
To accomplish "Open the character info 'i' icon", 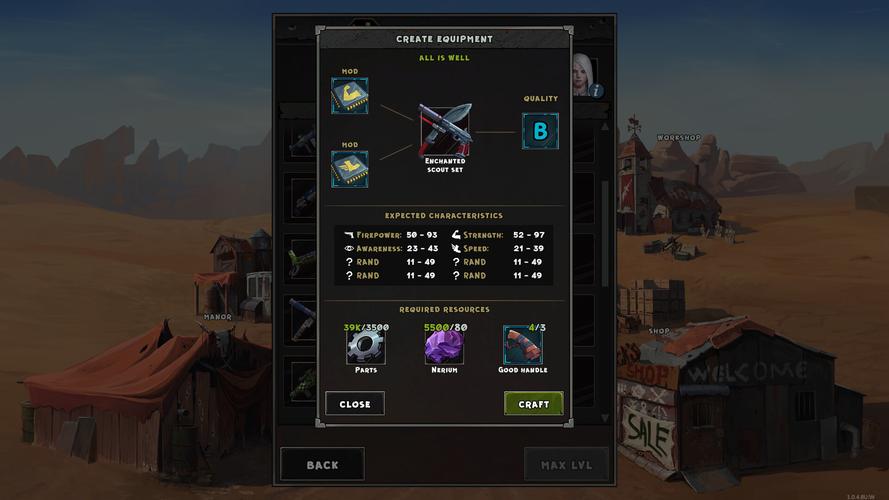I will click(x=596, y=90).
